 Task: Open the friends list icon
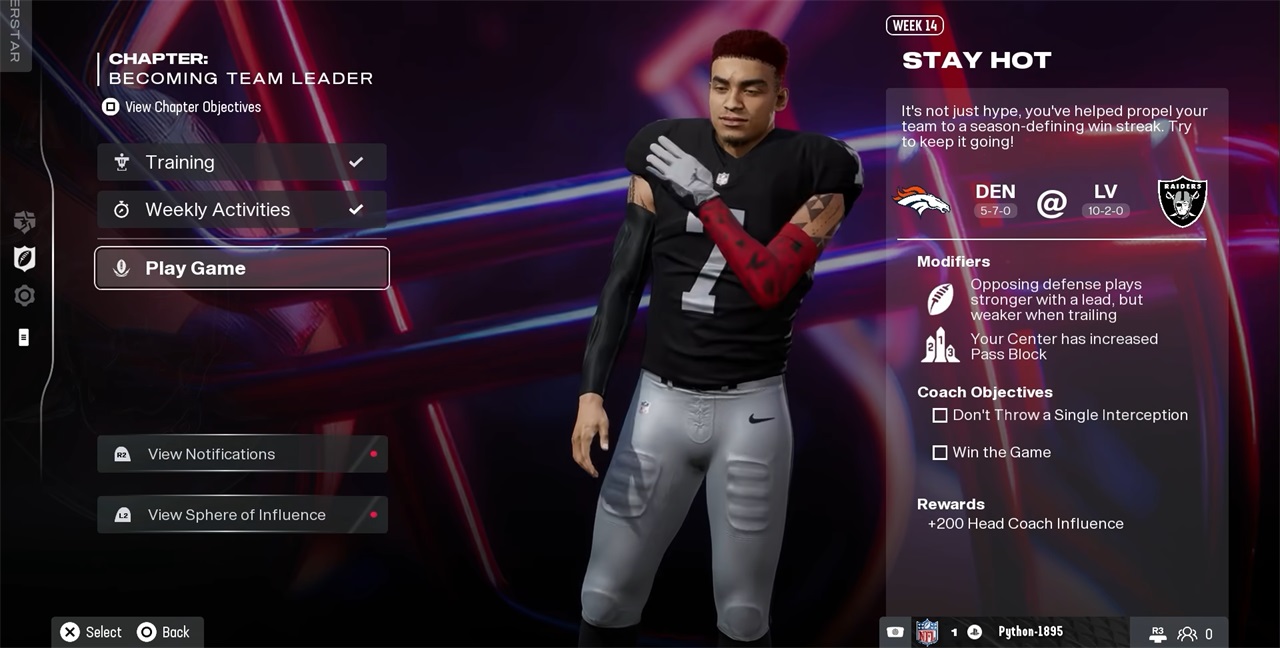1188,633
